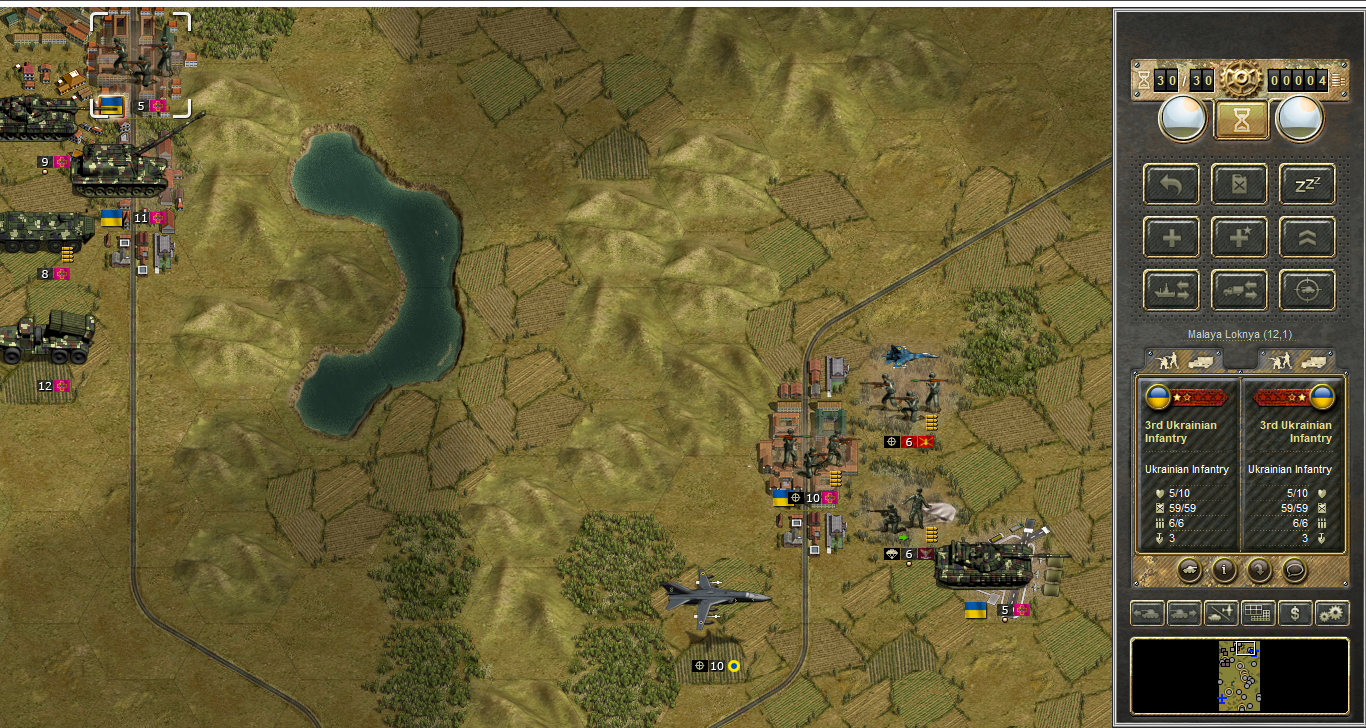The width and height of the screenshot is (1366, 728).
Task: Toggle truck transport mount button
Action: (1240, 290)
